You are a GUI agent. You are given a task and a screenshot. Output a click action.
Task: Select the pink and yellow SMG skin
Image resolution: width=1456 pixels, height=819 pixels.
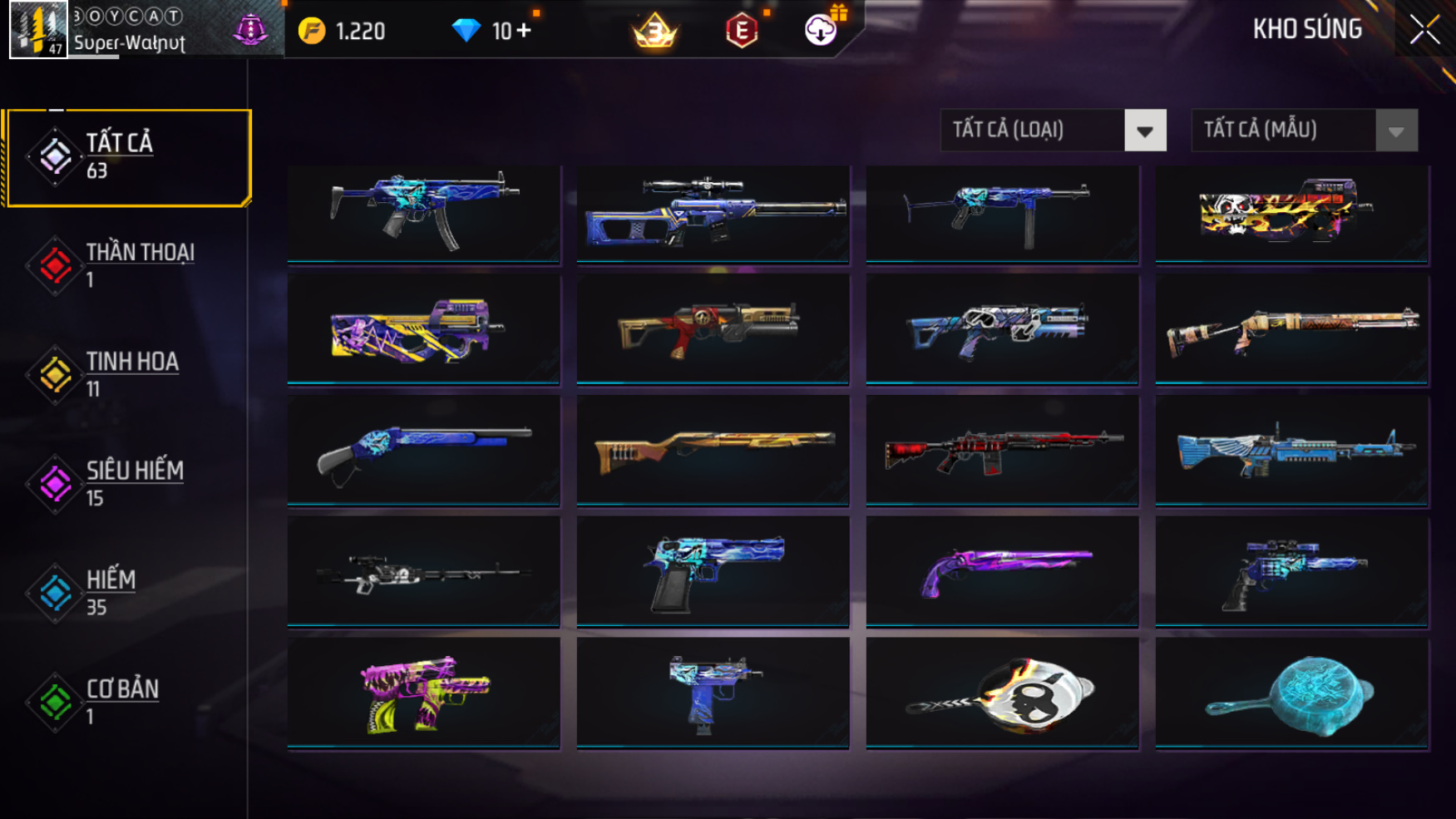point(423,693)
